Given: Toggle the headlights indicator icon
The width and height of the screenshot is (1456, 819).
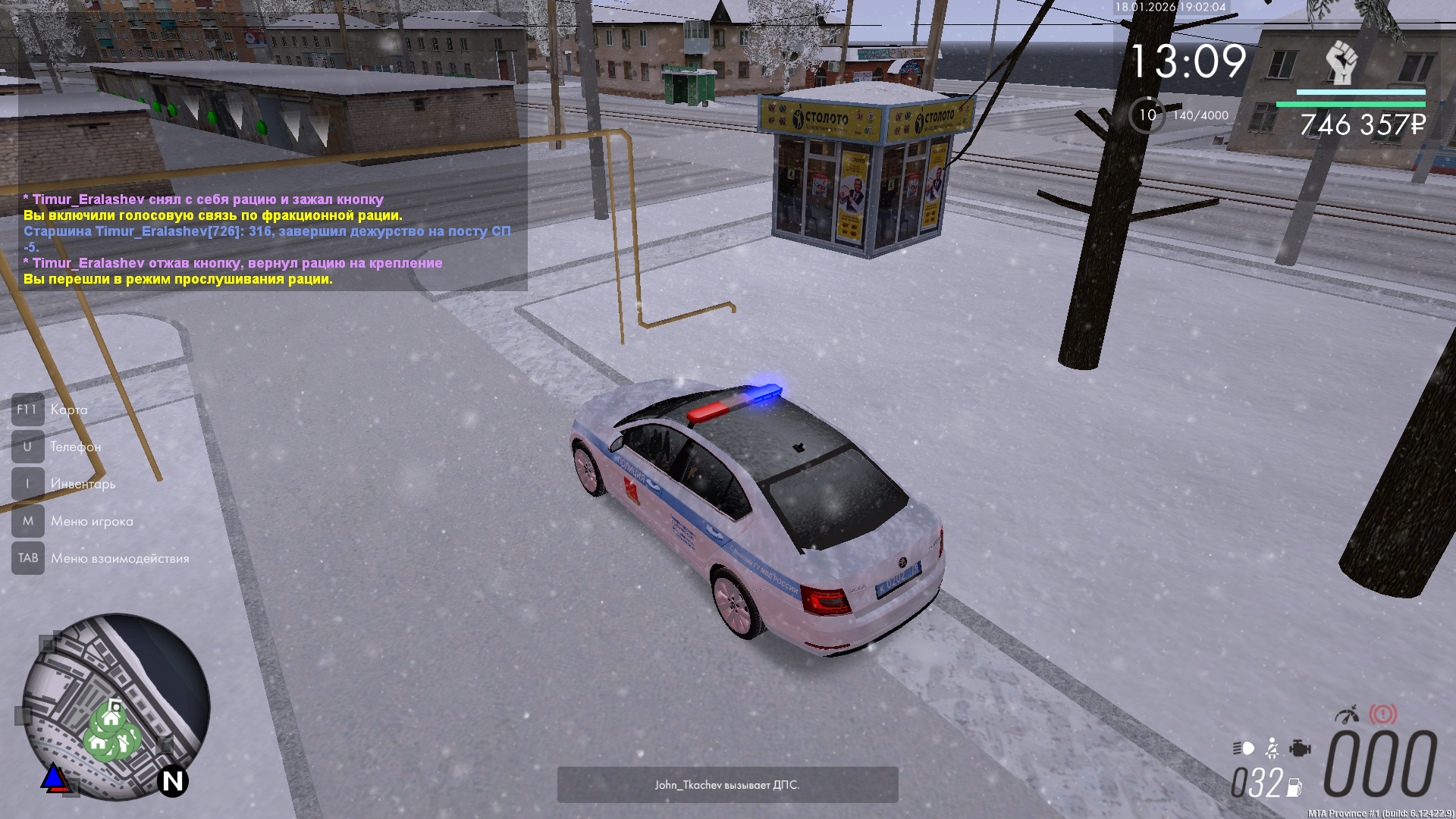Looking at the screenshot, I should click(x=1244, y=748).
